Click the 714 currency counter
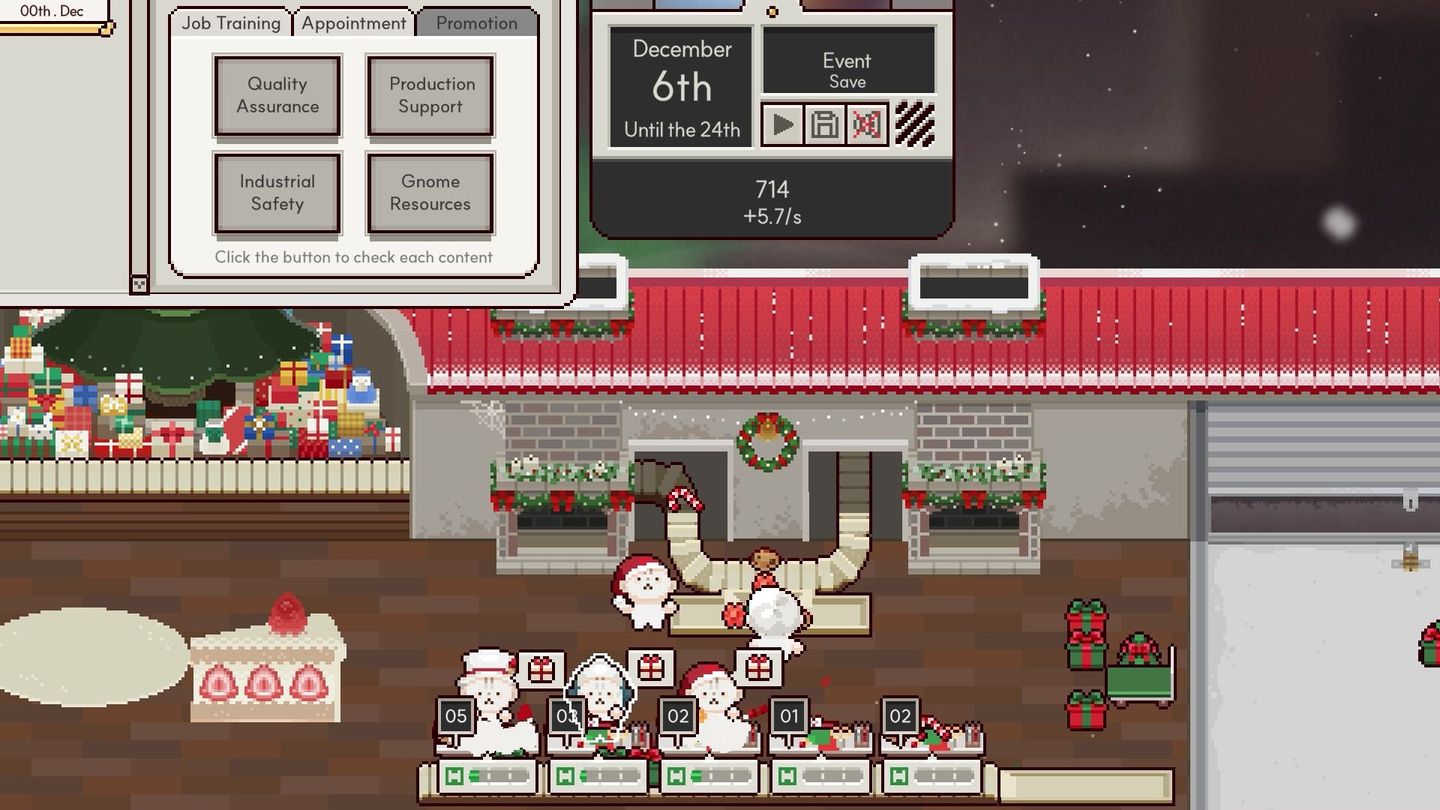 [770, 189]
